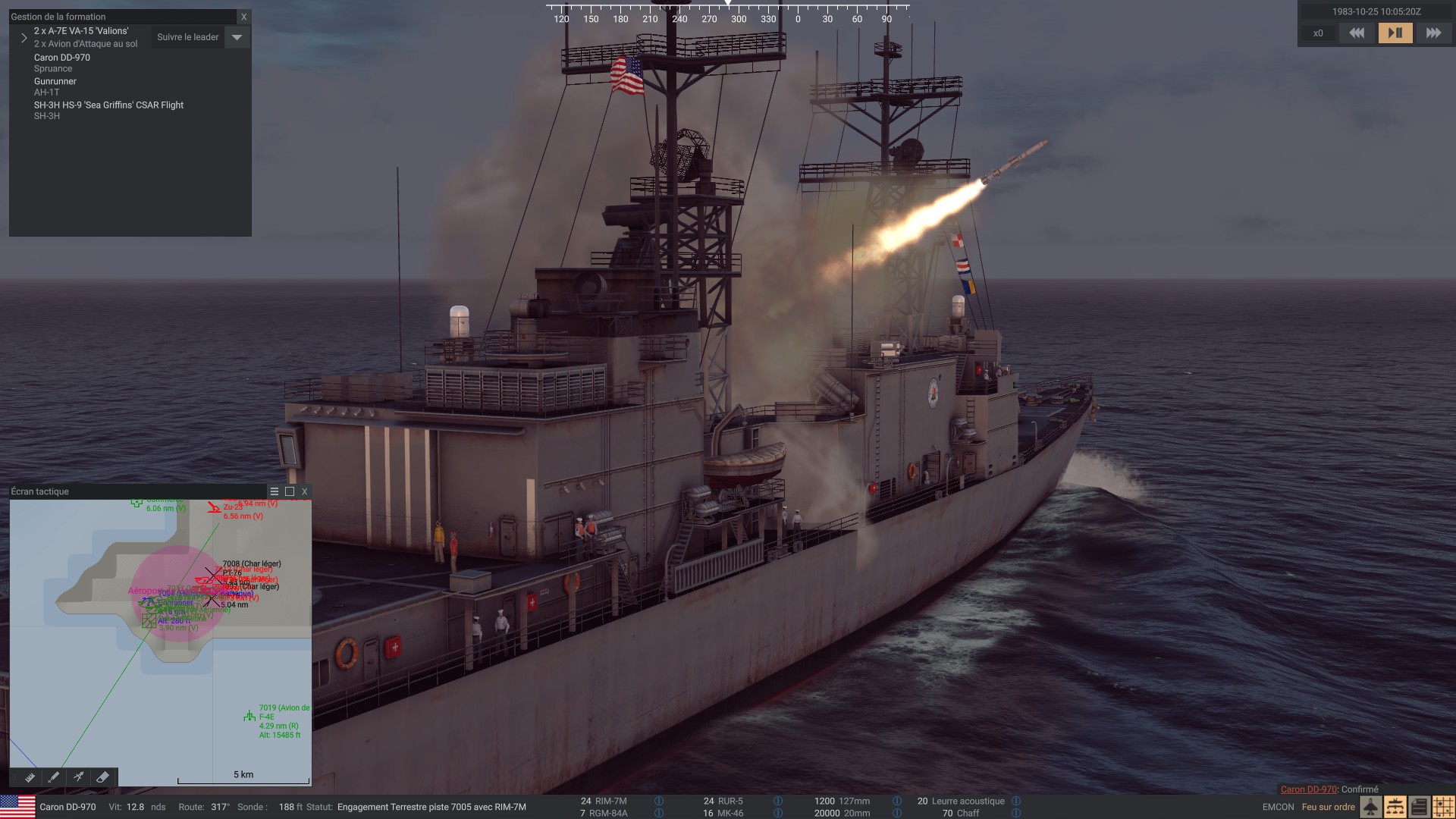The height and width of the screenshot is (819, 1456).
Task: Speed up time with the fast-forward arrows
Action: (x=1433, y=33)
